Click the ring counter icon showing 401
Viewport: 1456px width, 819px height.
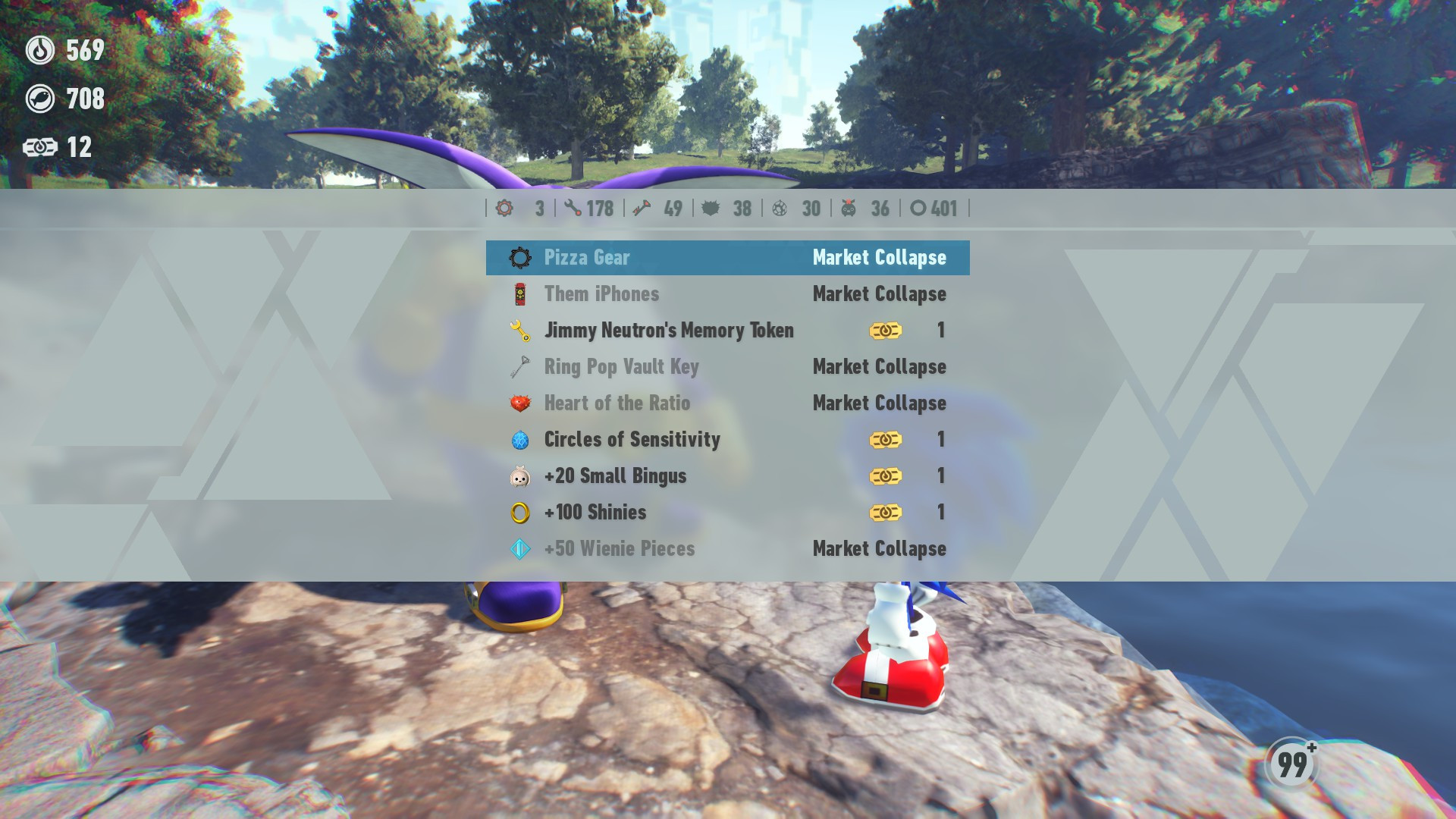point(917,209)
